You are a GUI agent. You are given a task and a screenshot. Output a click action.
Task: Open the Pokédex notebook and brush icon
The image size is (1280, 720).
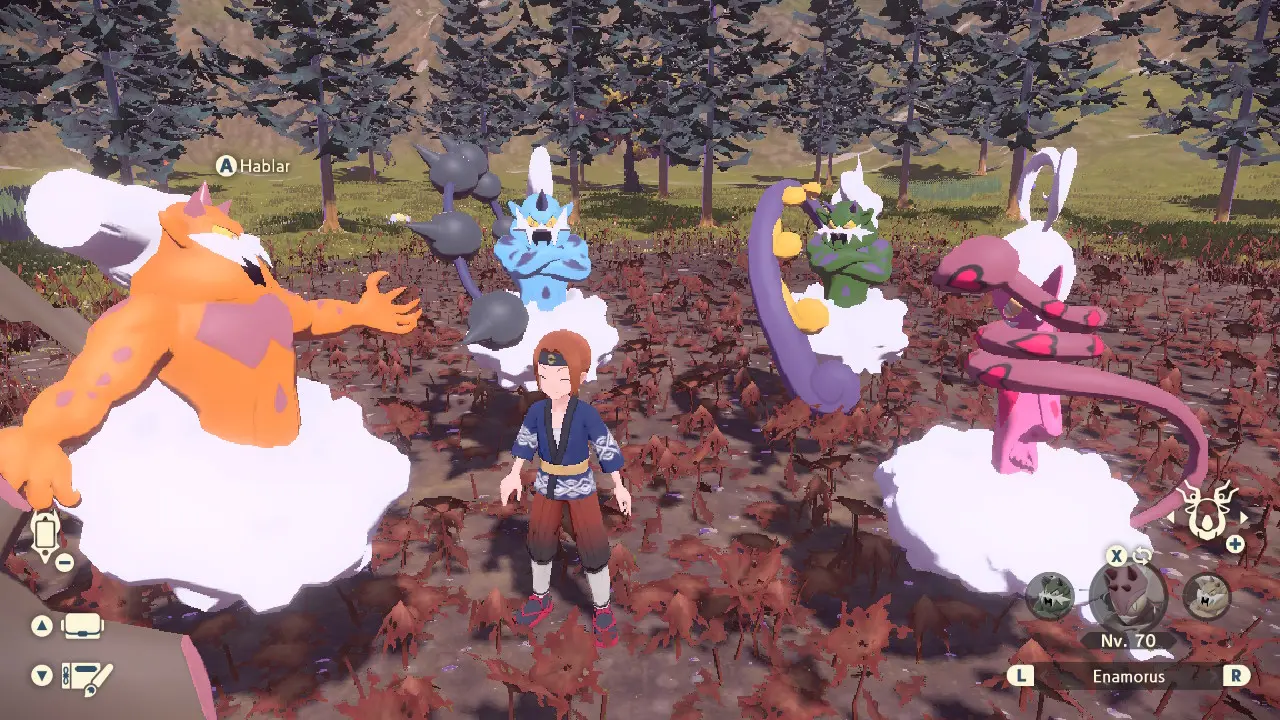pos(86,676)
